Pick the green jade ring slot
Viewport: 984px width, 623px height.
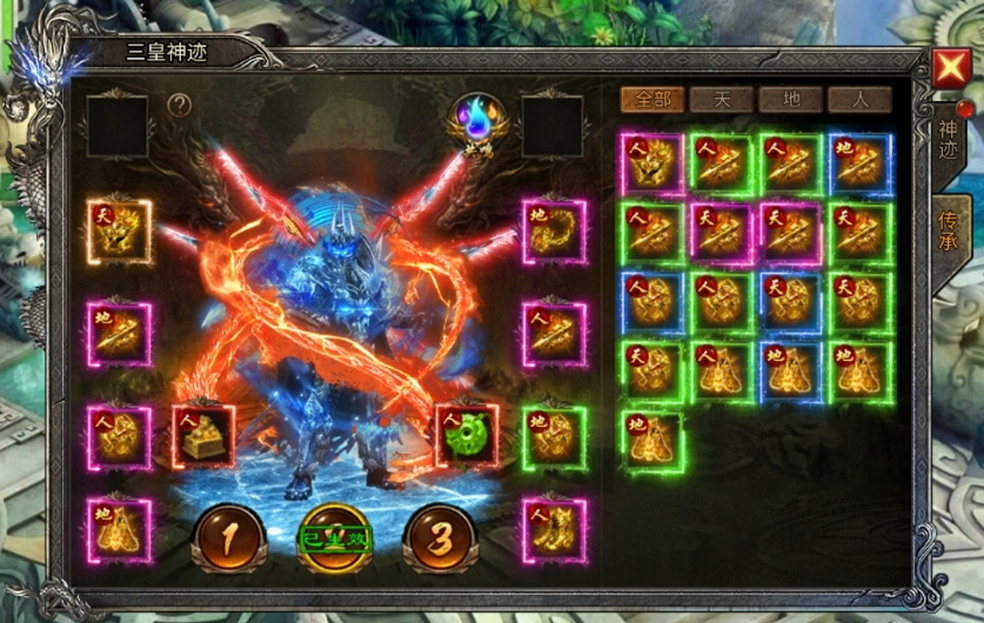pos(467,436)
